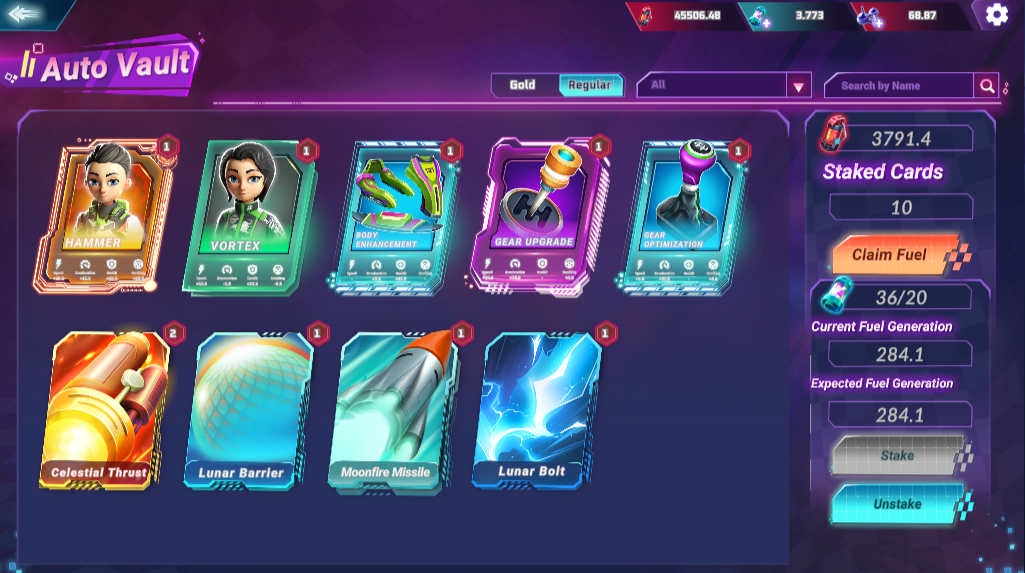1025x573 pixels.
Task: Select the Vortex driver card
Action: pos(249,215)
